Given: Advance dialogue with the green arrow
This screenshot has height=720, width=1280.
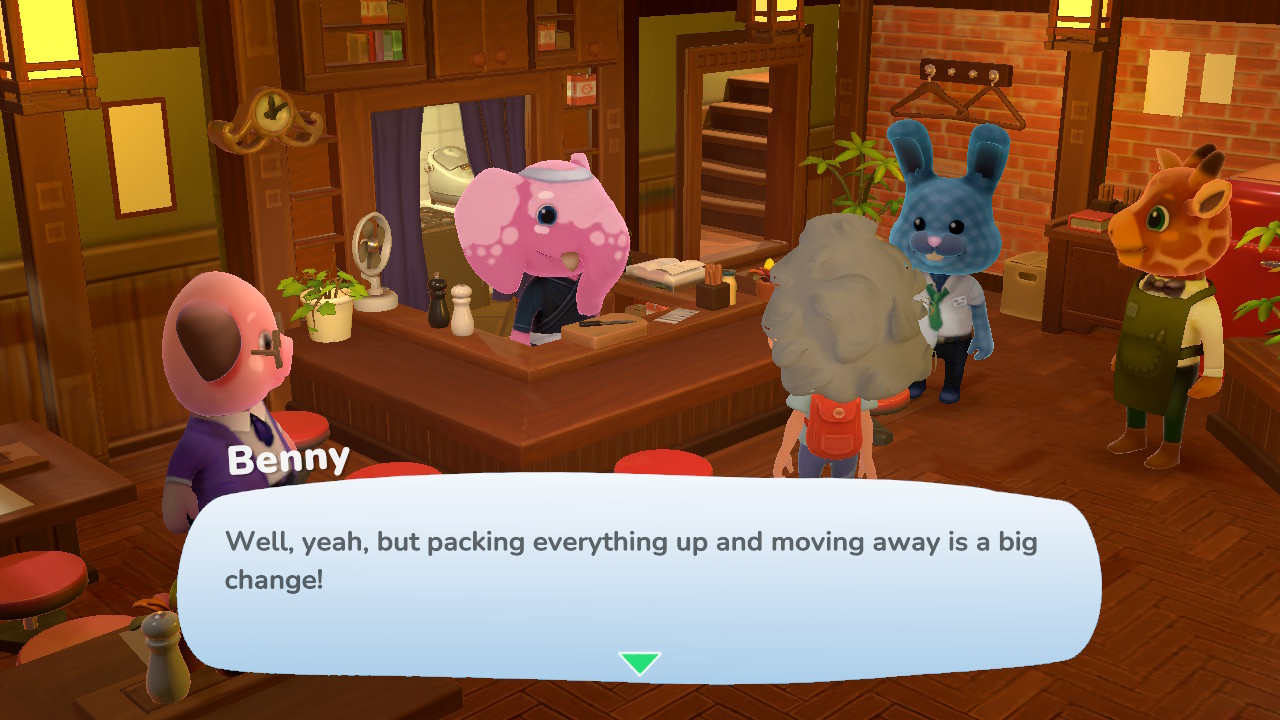Looking at the screenshot, I should [x=639, y=663].
